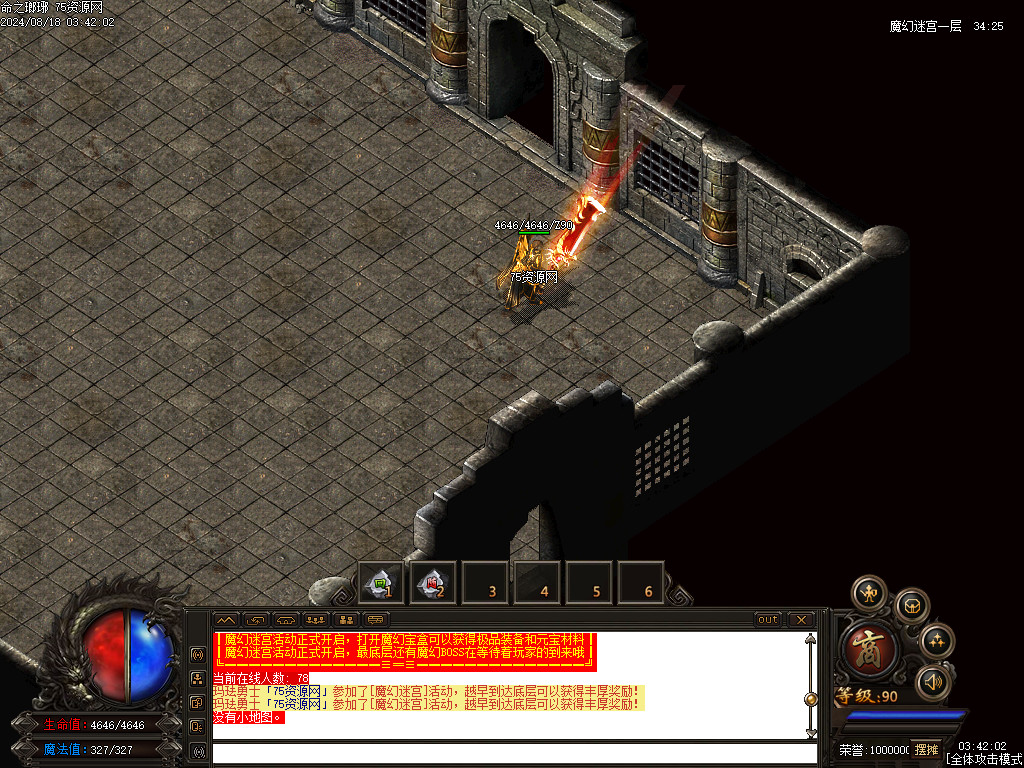Select the top broadcast icon beside chat
This screenshot has height=768, width=1024.
(x=198, y=654)
